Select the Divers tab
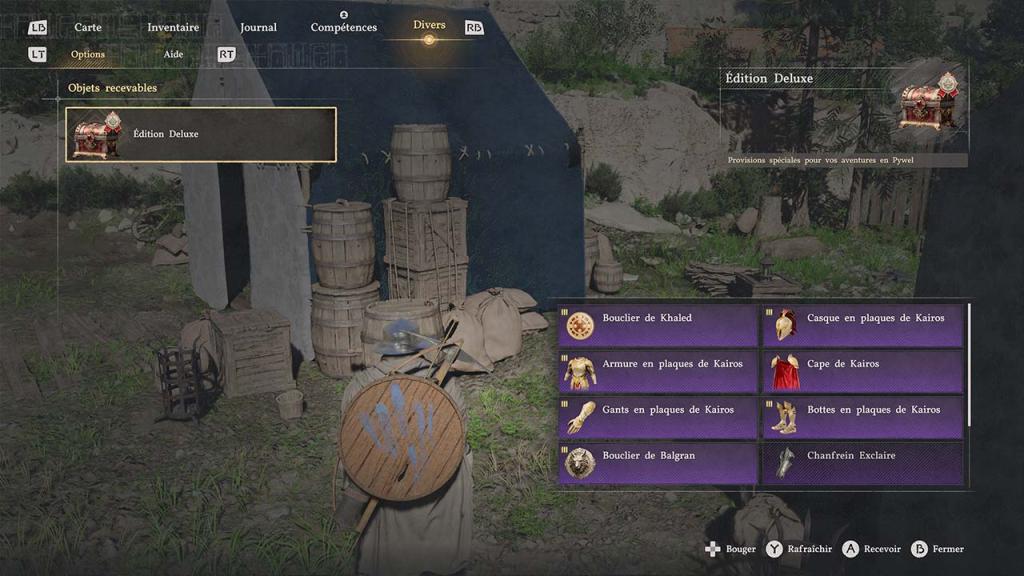 click(429, 26)
